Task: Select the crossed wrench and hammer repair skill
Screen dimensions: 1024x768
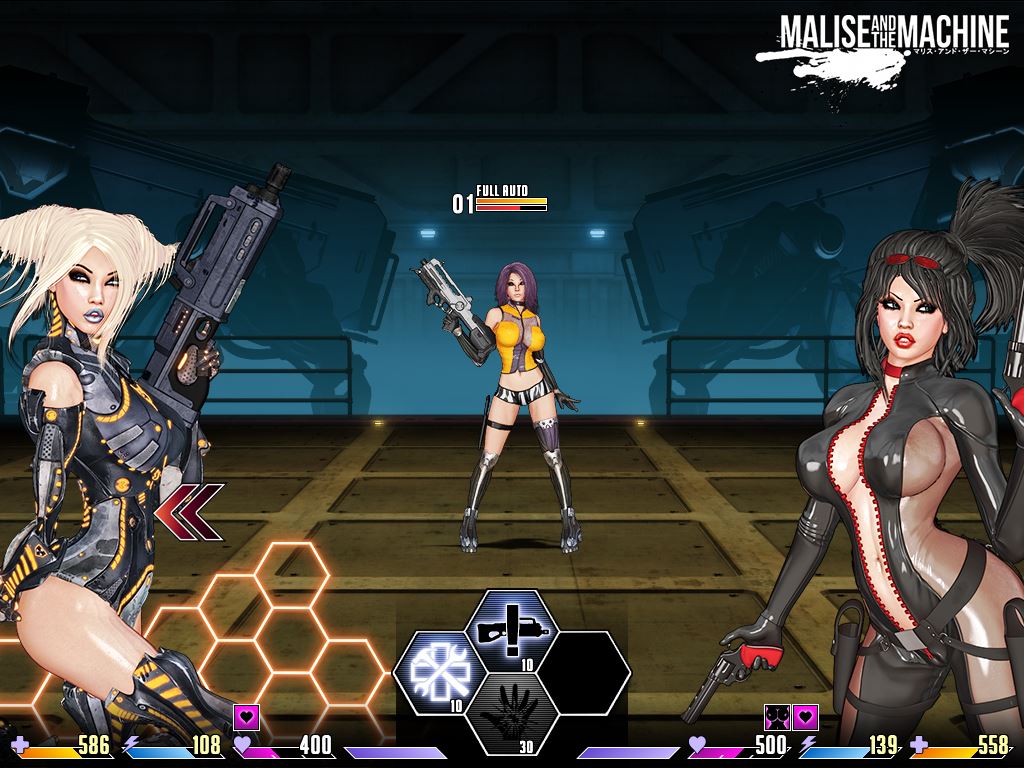Action: click(x=441, y=673)
